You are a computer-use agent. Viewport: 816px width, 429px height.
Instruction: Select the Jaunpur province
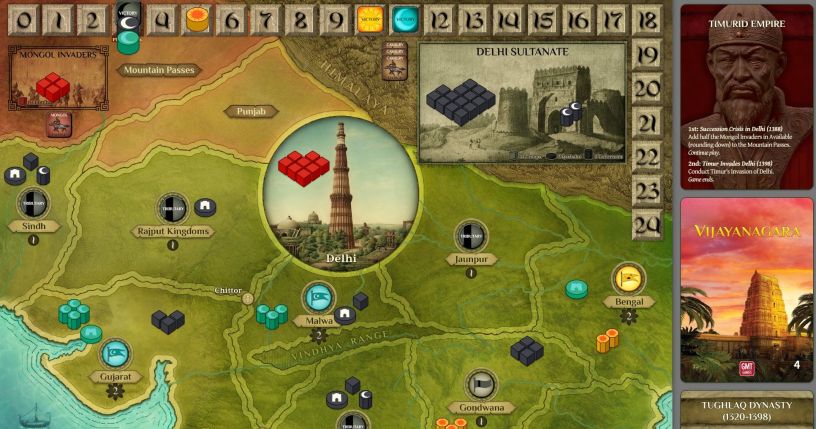point(471,259)
